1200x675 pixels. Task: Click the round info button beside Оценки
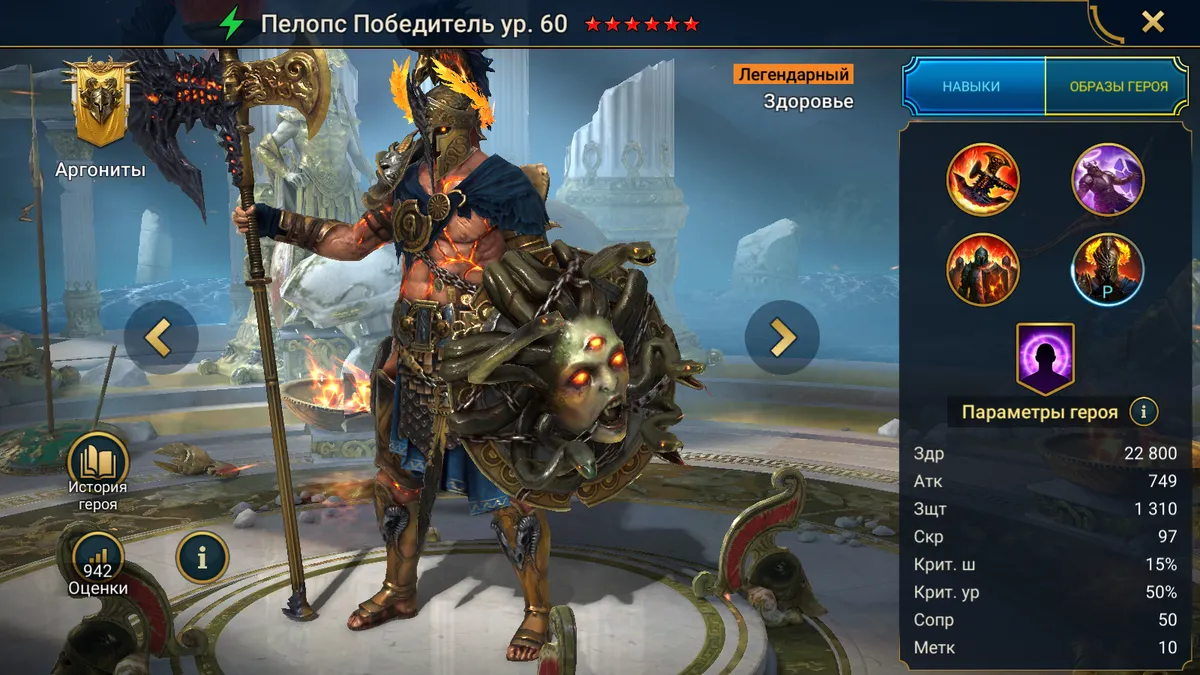pyautogui.click(x=201, y=558)
